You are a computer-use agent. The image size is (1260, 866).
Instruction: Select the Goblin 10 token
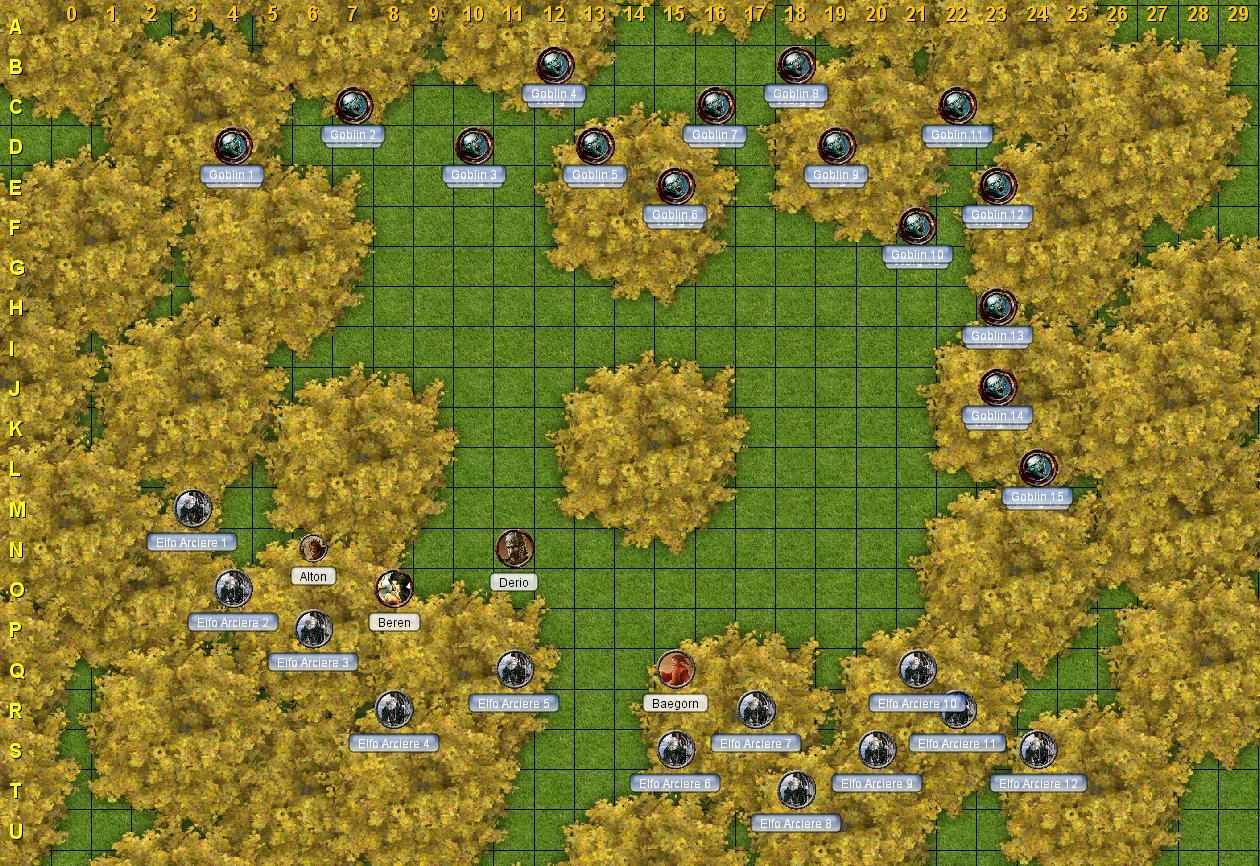[916, 227]
